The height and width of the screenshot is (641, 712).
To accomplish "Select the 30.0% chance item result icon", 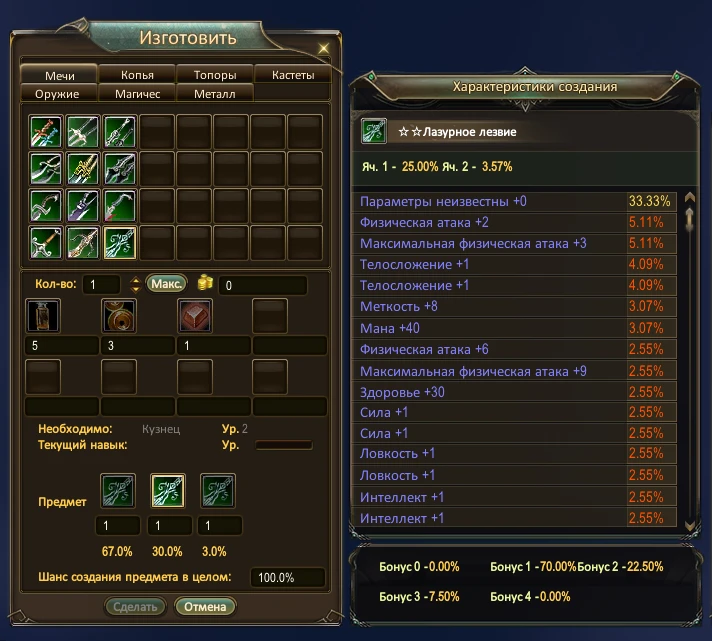I will [168, 491].
